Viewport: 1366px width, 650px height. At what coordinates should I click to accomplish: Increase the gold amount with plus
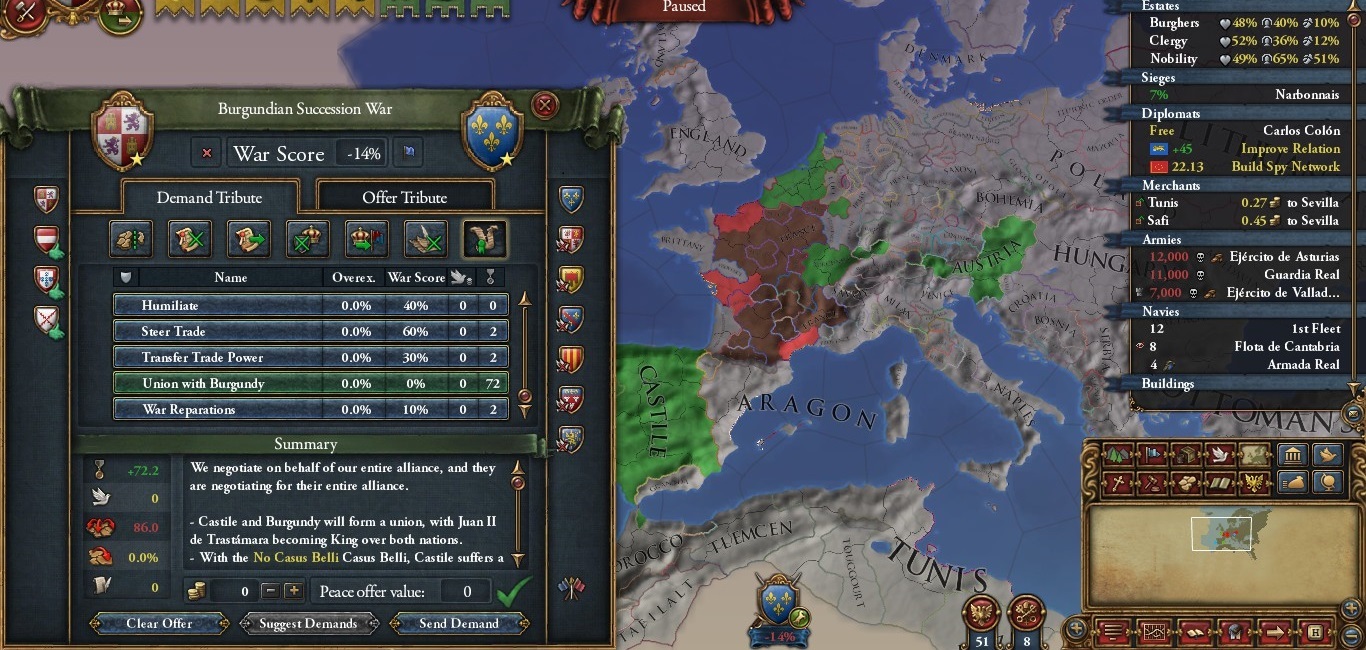(294, 591)
